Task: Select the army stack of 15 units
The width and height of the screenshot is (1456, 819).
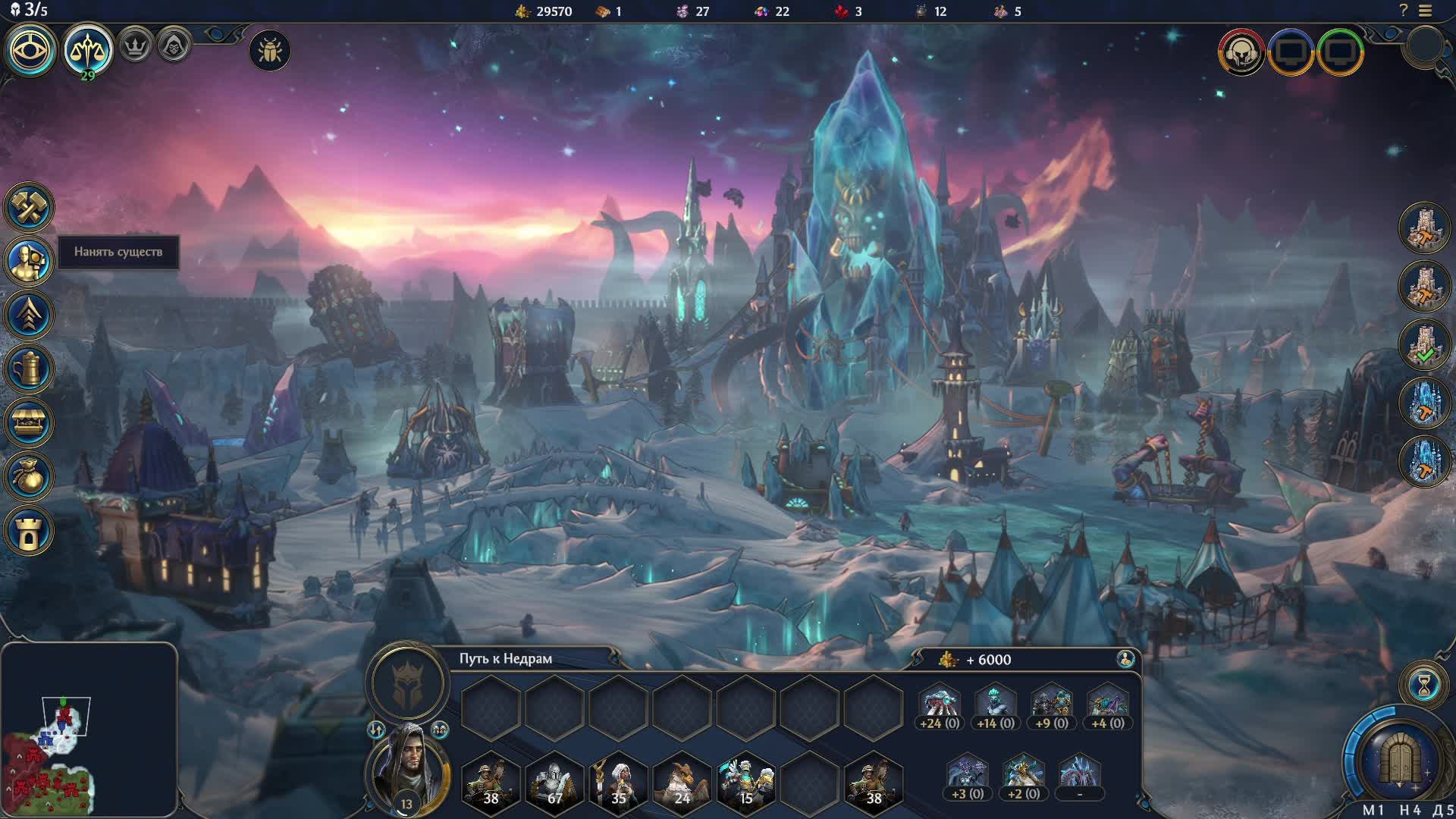Action: pyautogui.click(x=746, y=781)
